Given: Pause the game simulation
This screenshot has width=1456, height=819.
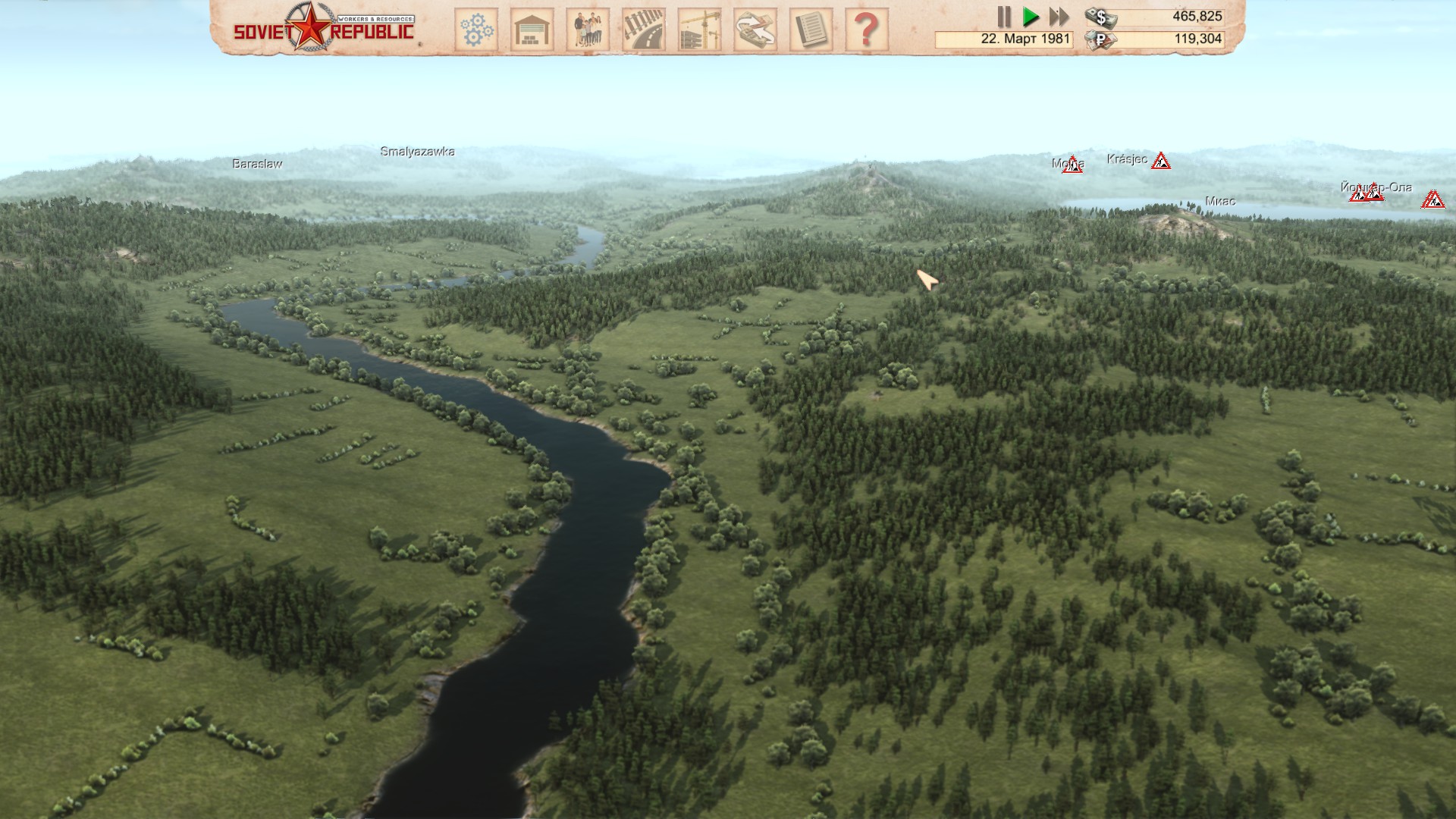Looking at the screenshot, I should 1004,17.
